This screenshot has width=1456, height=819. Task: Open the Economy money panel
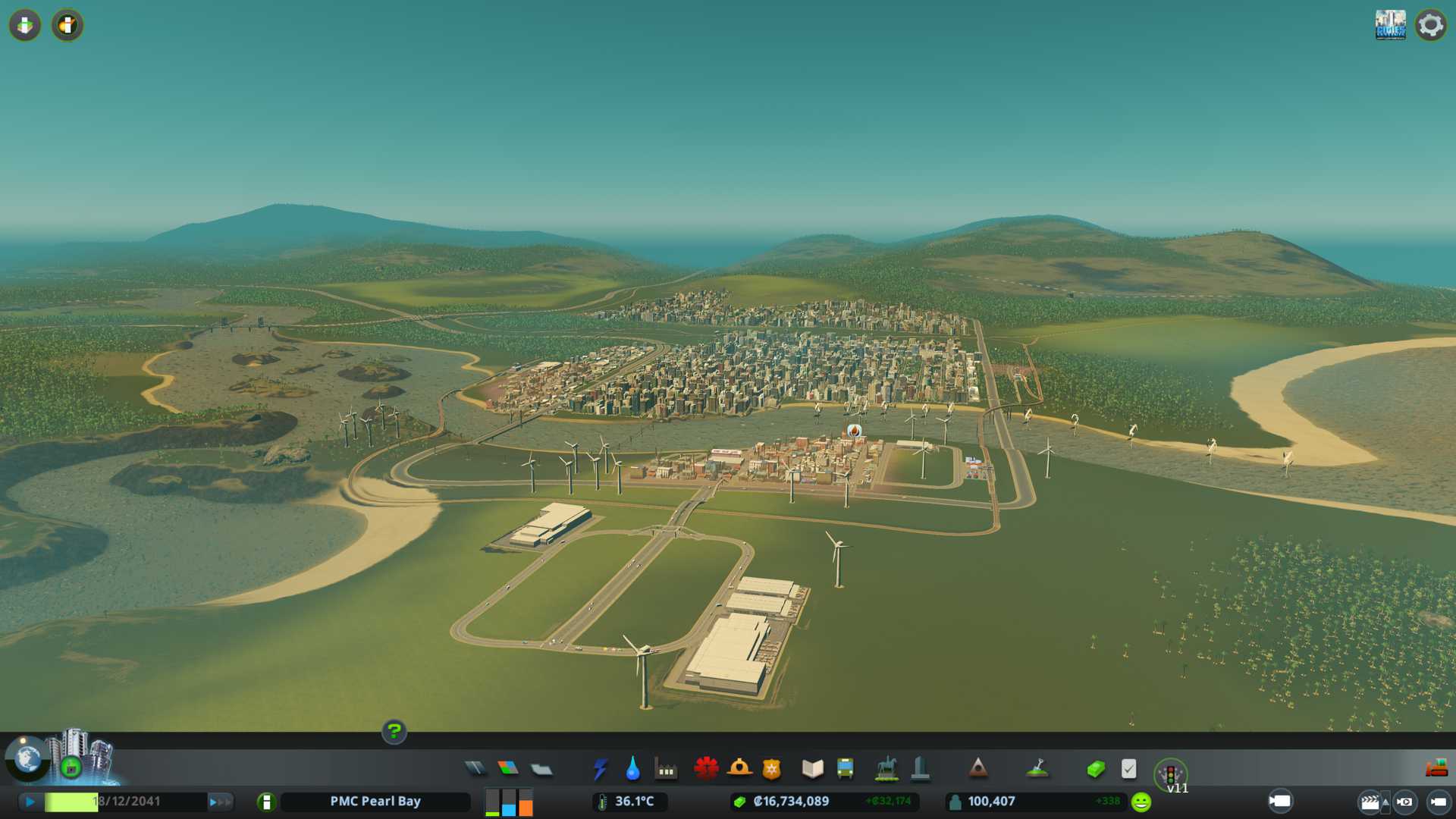coord(1095,769)
